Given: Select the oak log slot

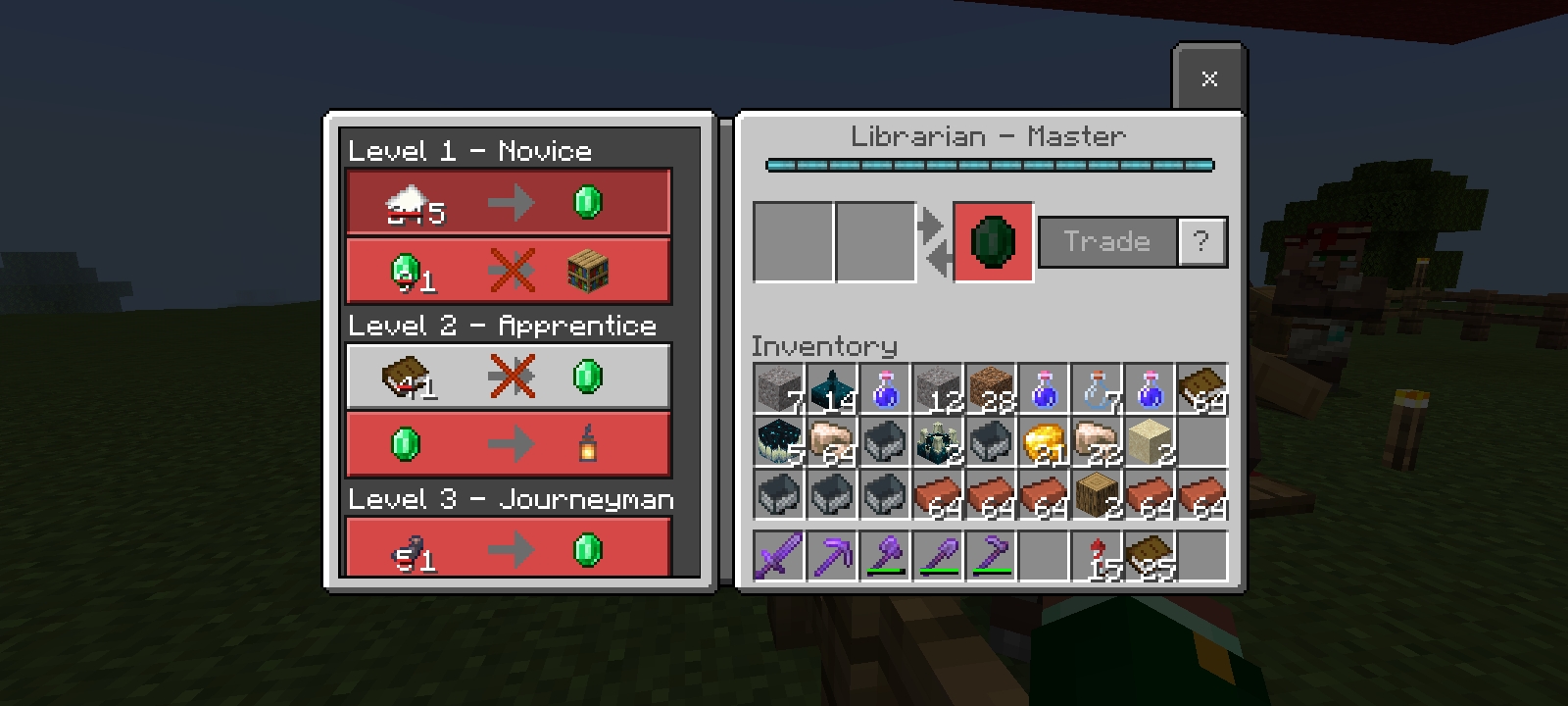Looking at the screenshot, I should point(1097,494).
